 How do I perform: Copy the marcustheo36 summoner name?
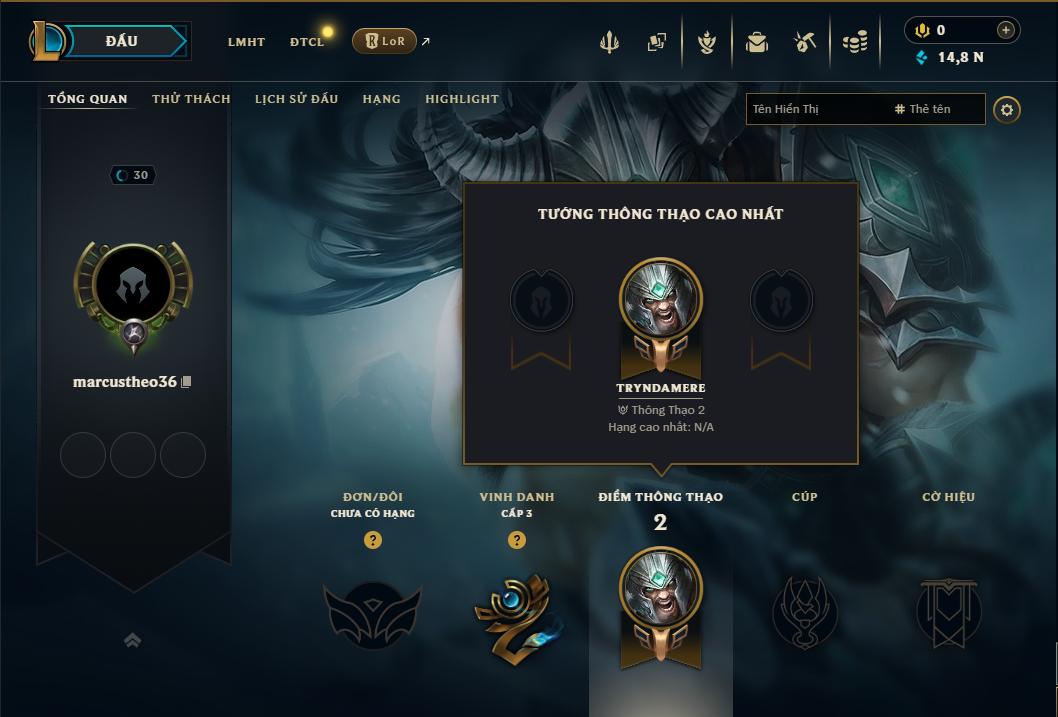(186, 383)
